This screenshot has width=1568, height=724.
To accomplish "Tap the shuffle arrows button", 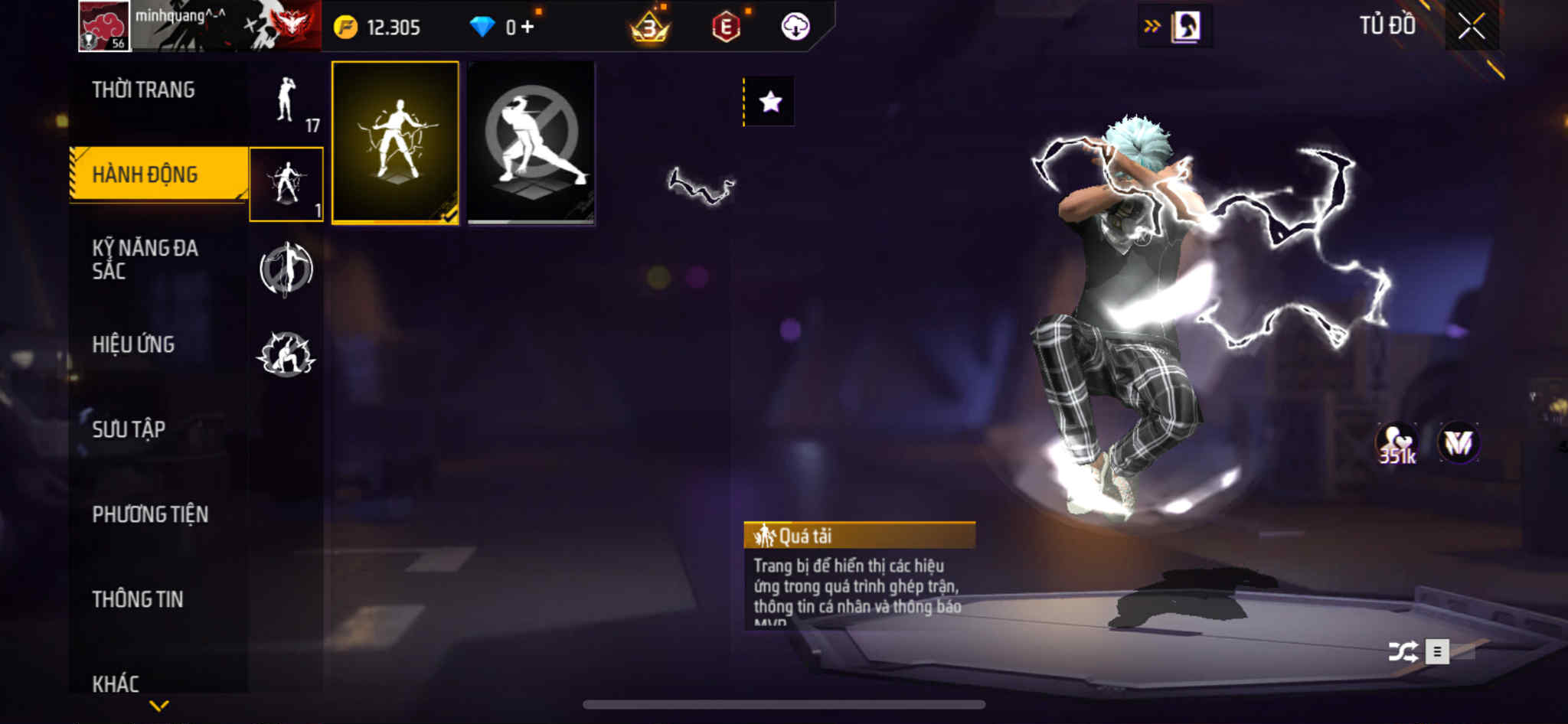I will [x=1403, y=652].
